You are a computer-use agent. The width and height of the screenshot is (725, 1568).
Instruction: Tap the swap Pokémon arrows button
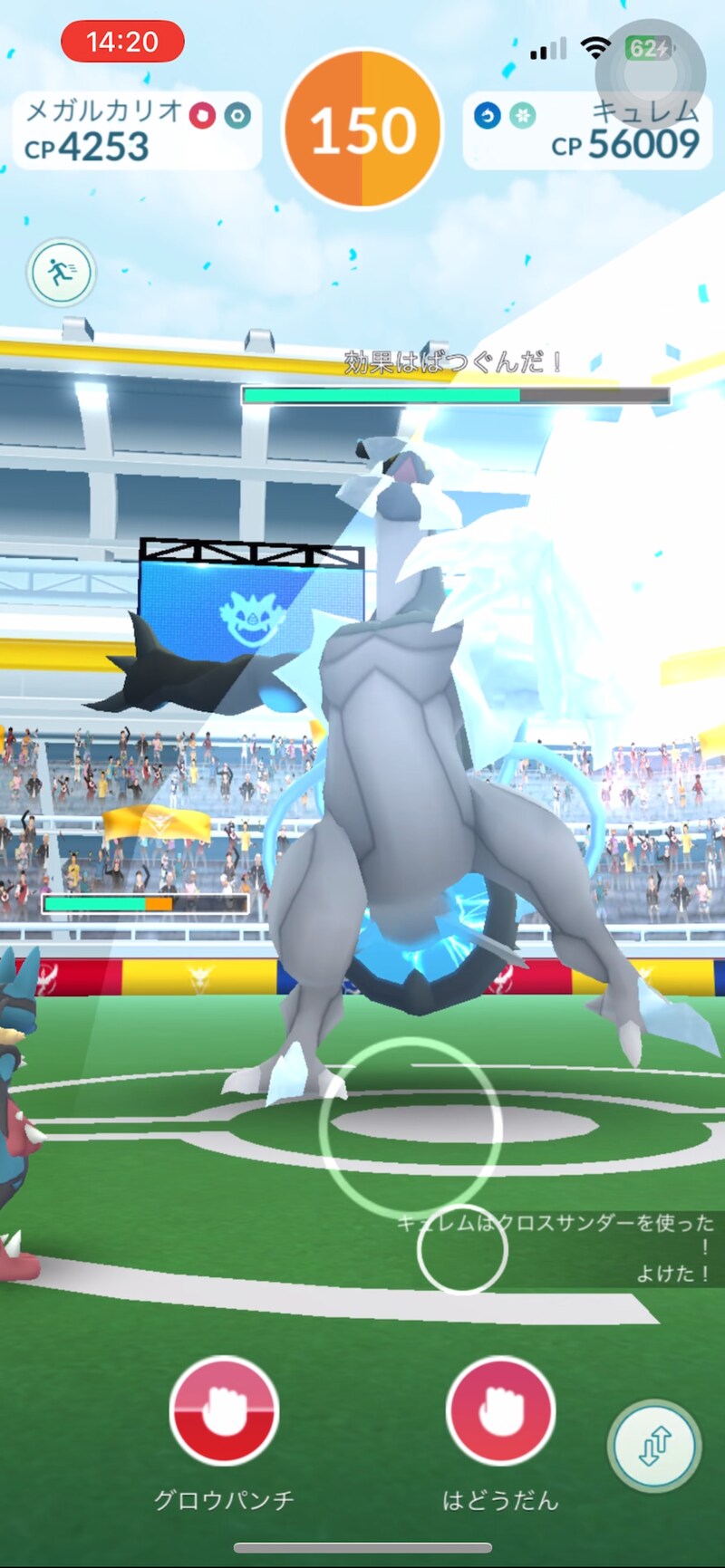pyautogui.click(x=655, y=1445)
